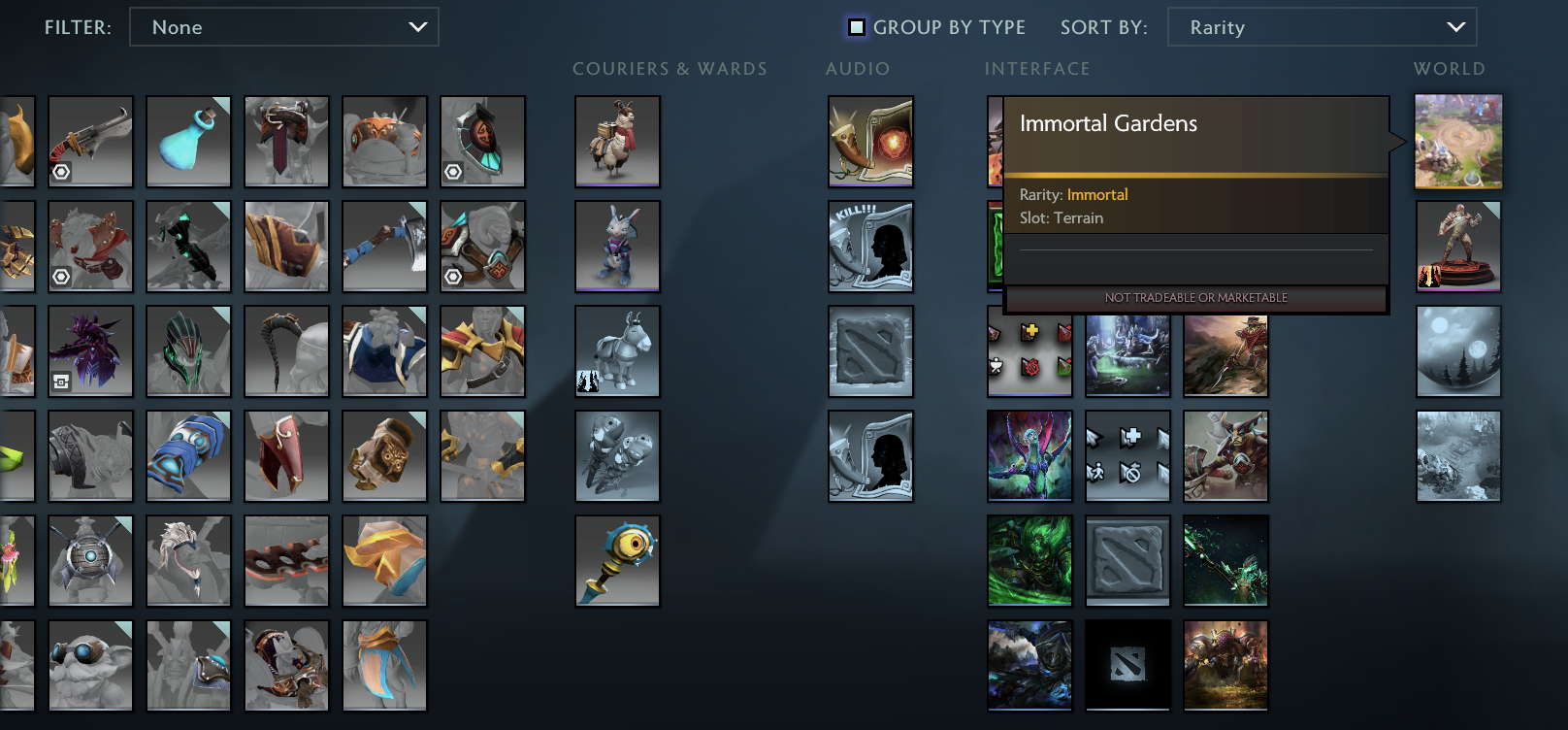Select the yellow eye ward icon
1568x730 pixels.
click(x=617, y=560)
